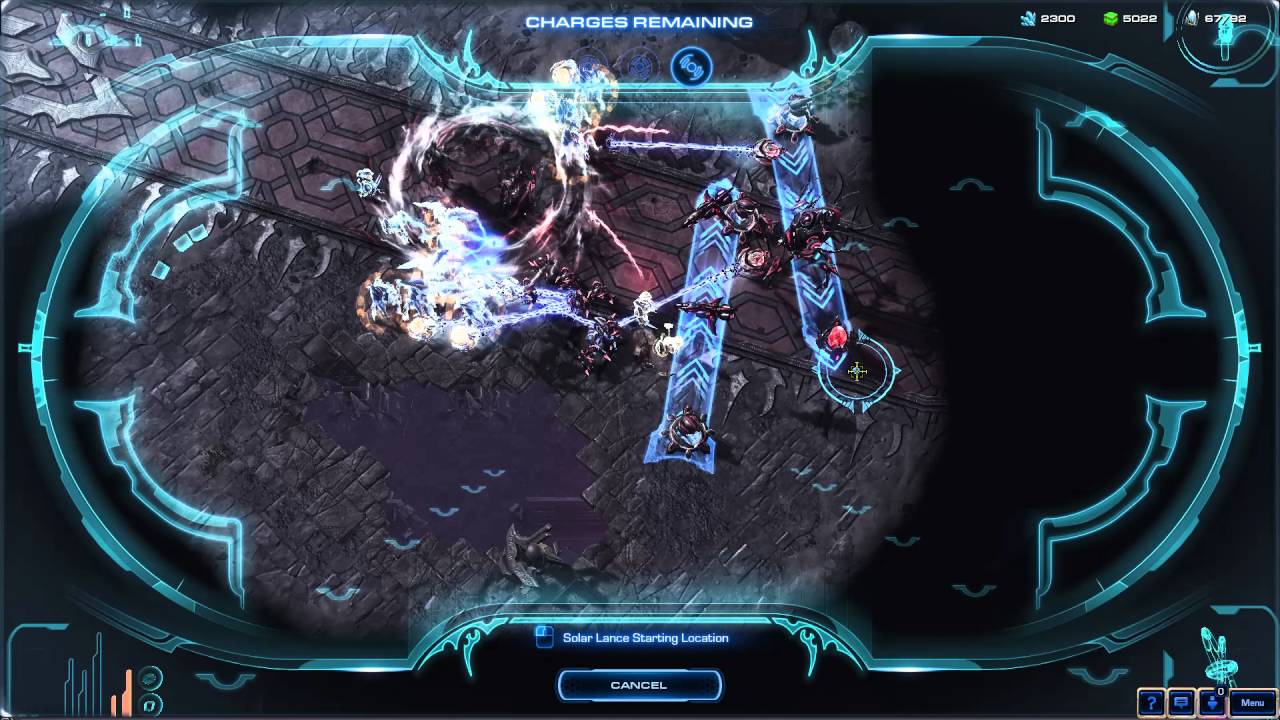The width and height of the screenshot is (1280, 720).
Task: Click the blue minerals crystal icon
Action: [x=1029, y=17]
